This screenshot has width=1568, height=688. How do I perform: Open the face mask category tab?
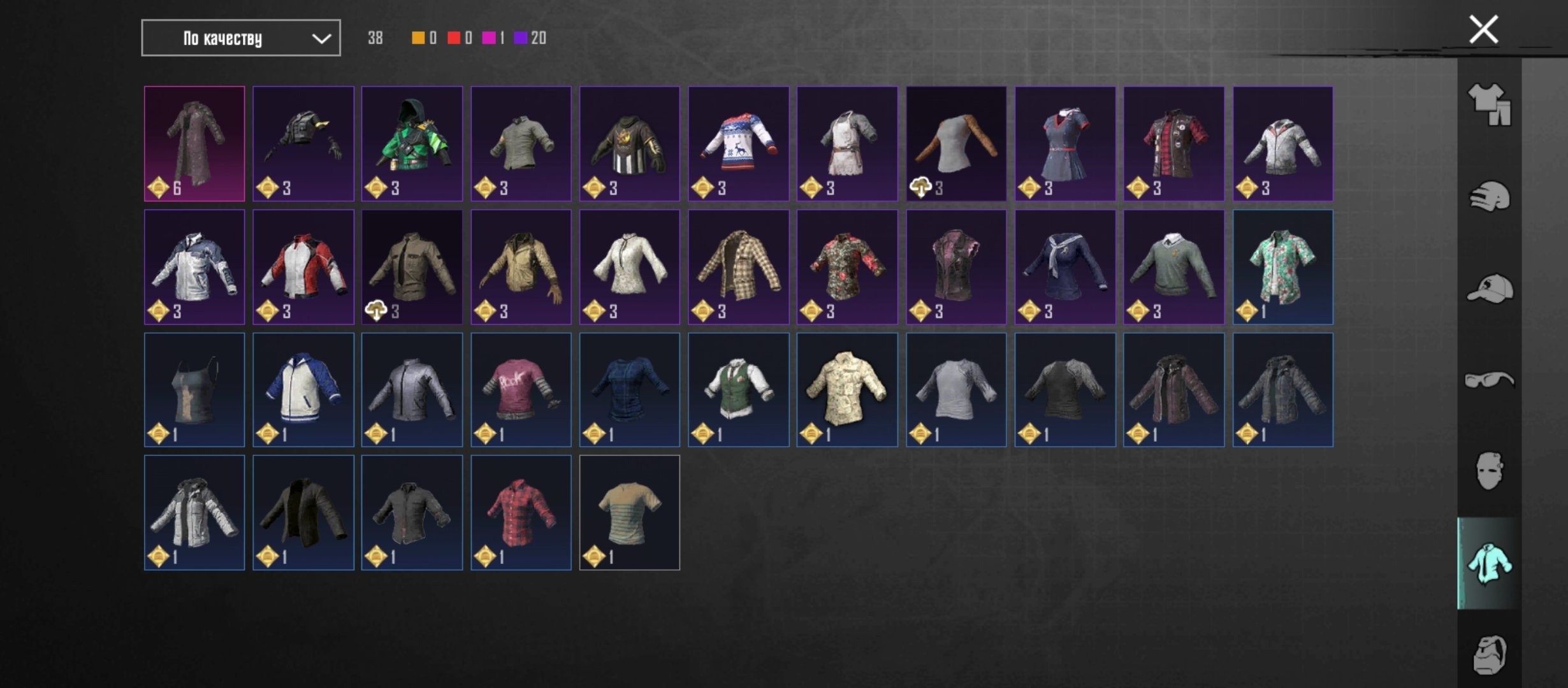[x=1489, y=471]
